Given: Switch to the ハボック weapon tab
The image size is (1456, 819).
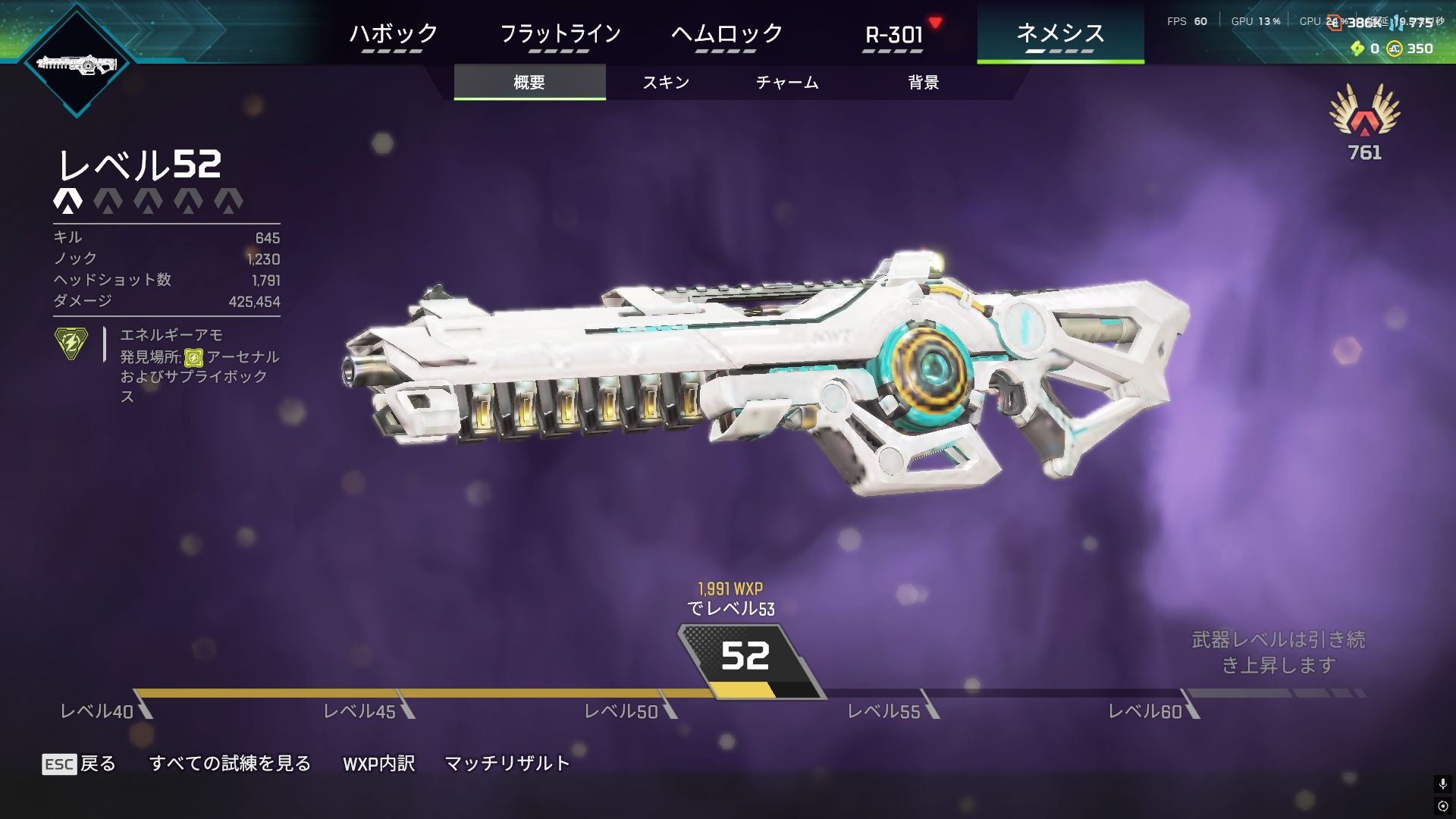Looking at the screenshot, I should 393,34.
